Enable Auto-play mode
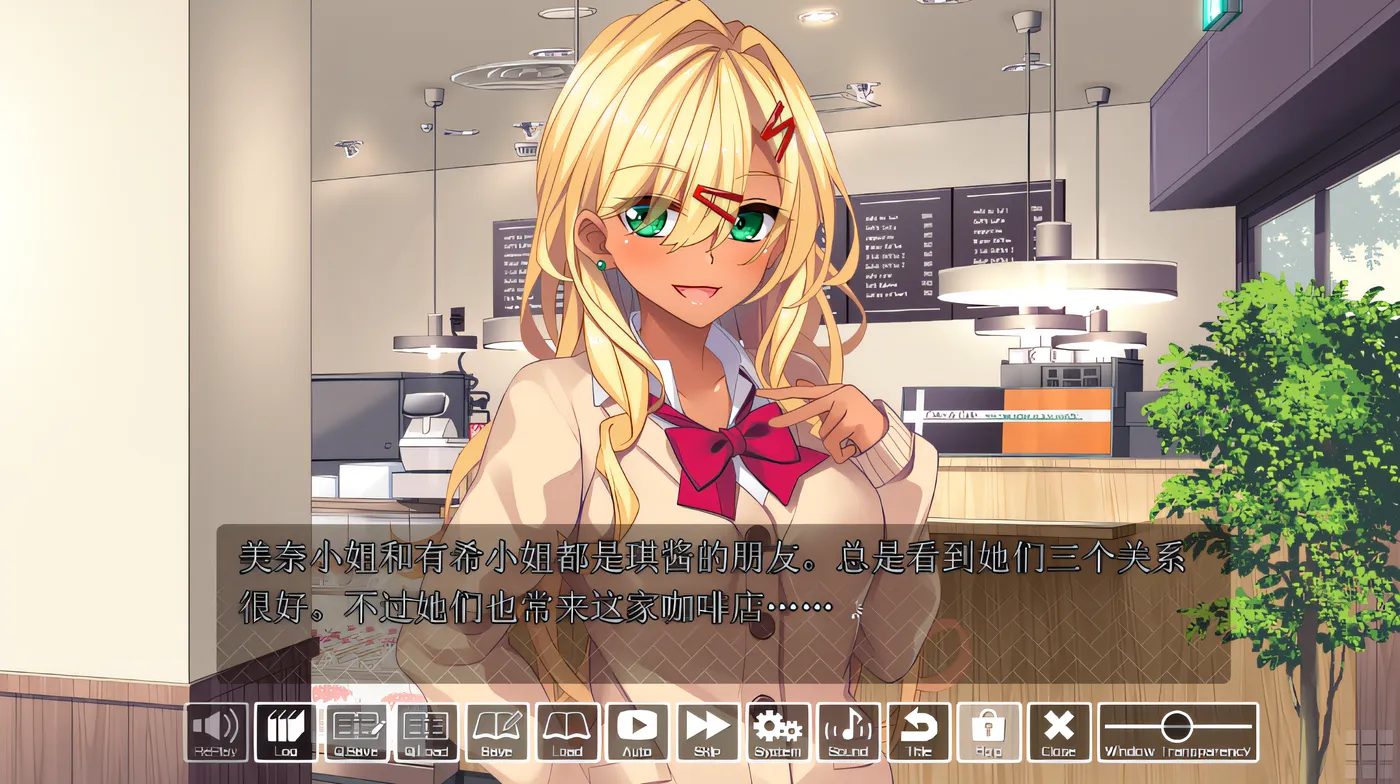This screenshot has height=784, width=1400. tap(638, 734)
